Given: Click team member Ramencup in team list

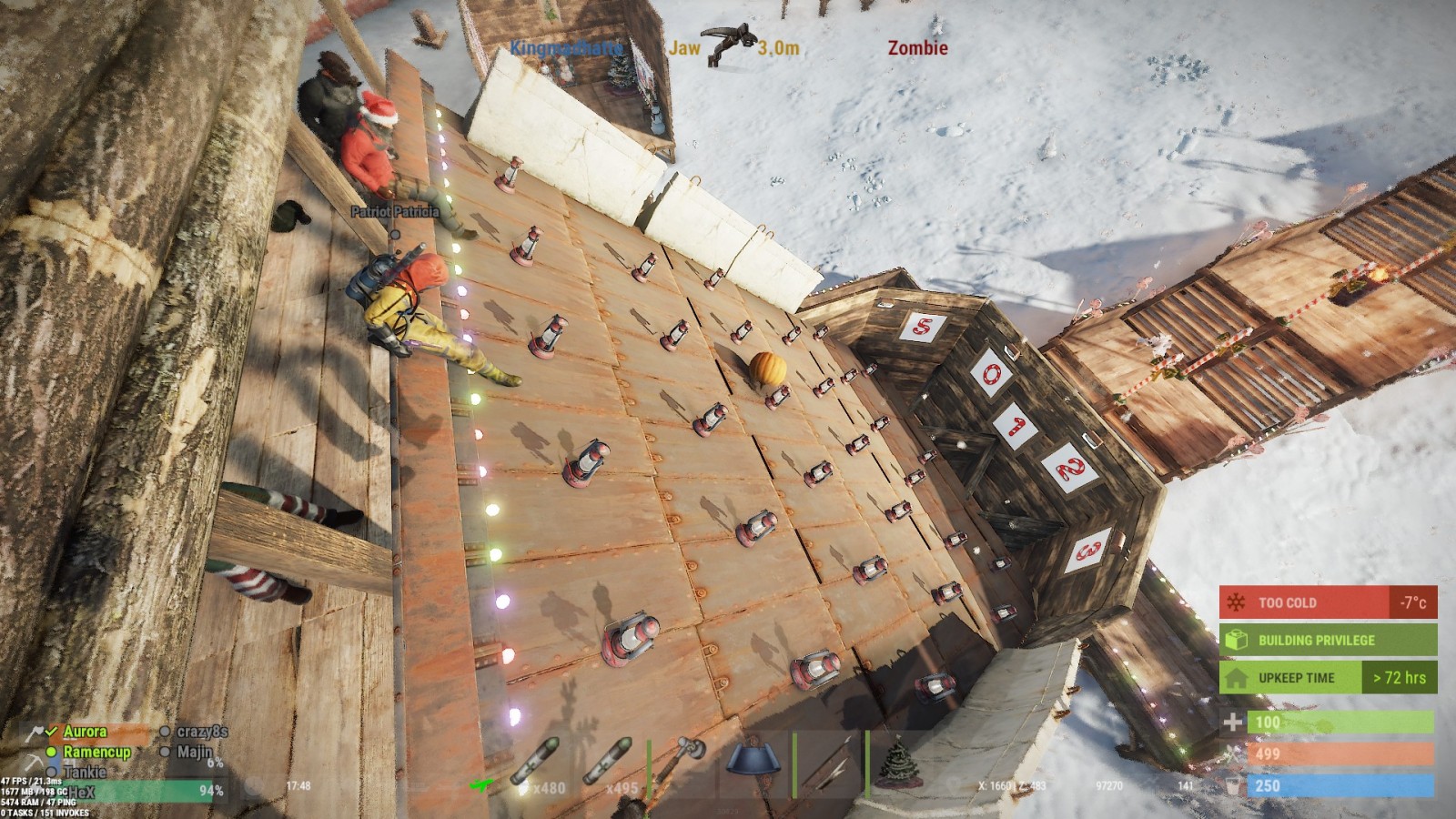Looking at the screenshot, I should pyautogui.click(x=96, y=752).
